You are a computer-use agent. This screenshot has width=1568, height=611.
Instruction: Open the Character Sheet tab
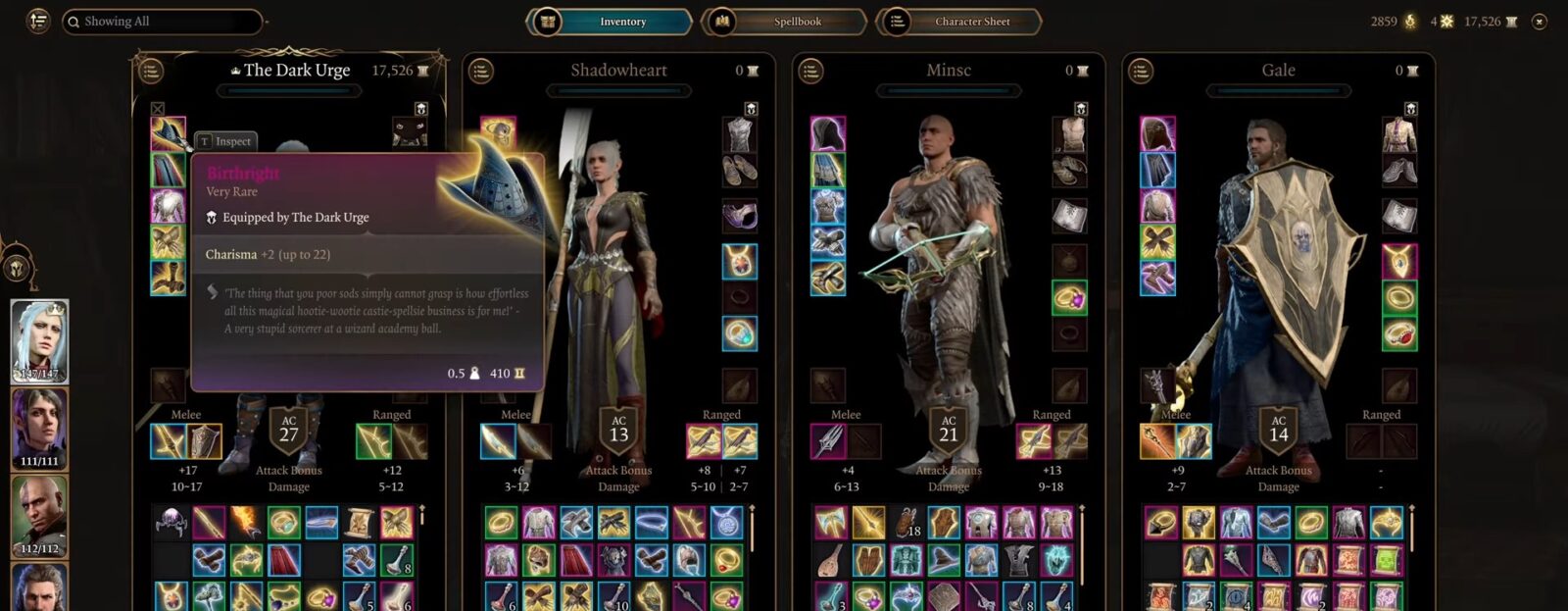point(970,22)
